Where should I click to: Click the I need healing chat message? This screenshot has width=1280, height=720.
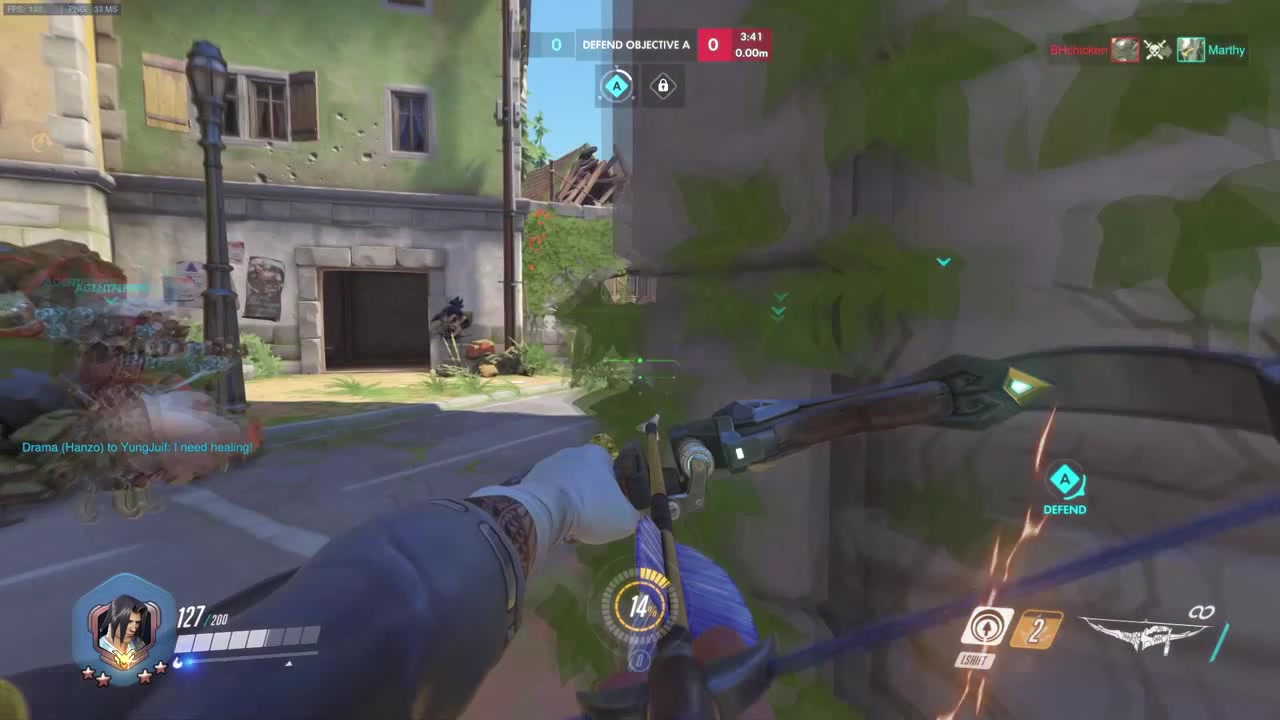[137, 447]
